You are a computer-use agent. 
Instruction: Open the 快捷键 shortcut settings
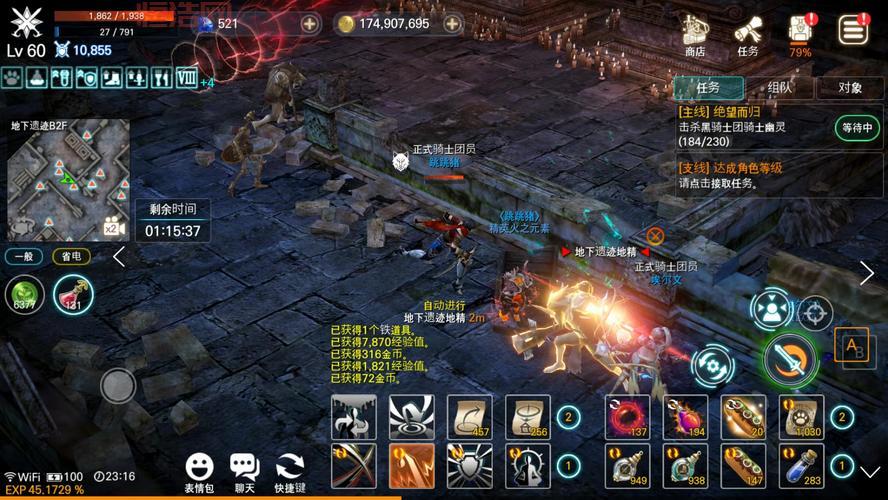290,471
